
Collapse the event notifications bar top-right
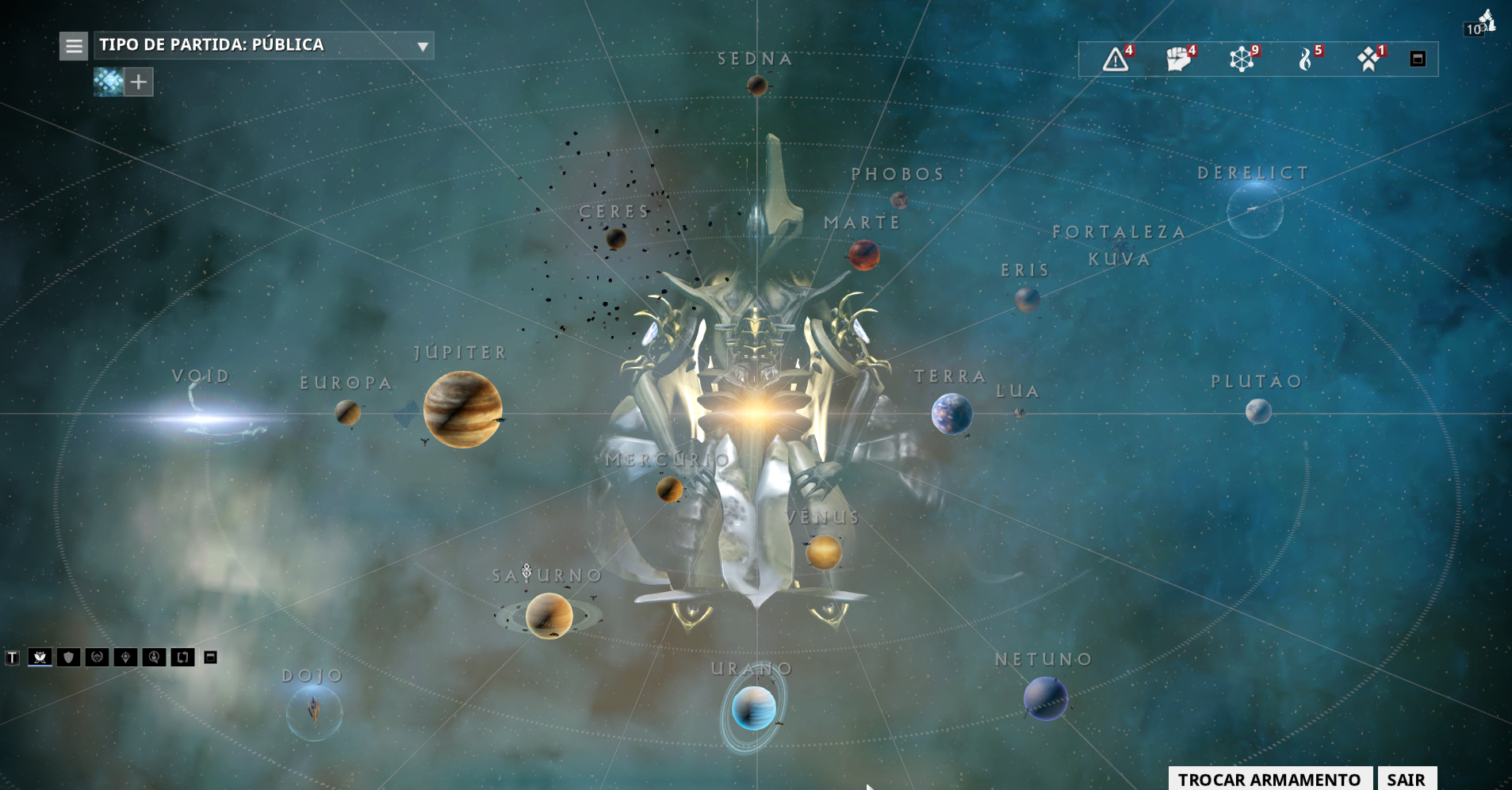1416,59
